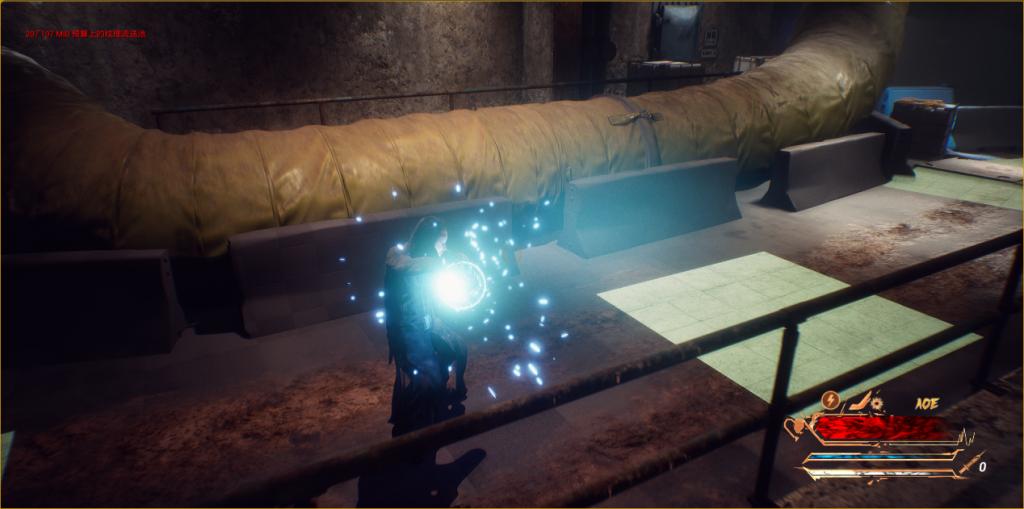
Task: Click the spiked gear burst icon
Action: [x=877, y=402]
